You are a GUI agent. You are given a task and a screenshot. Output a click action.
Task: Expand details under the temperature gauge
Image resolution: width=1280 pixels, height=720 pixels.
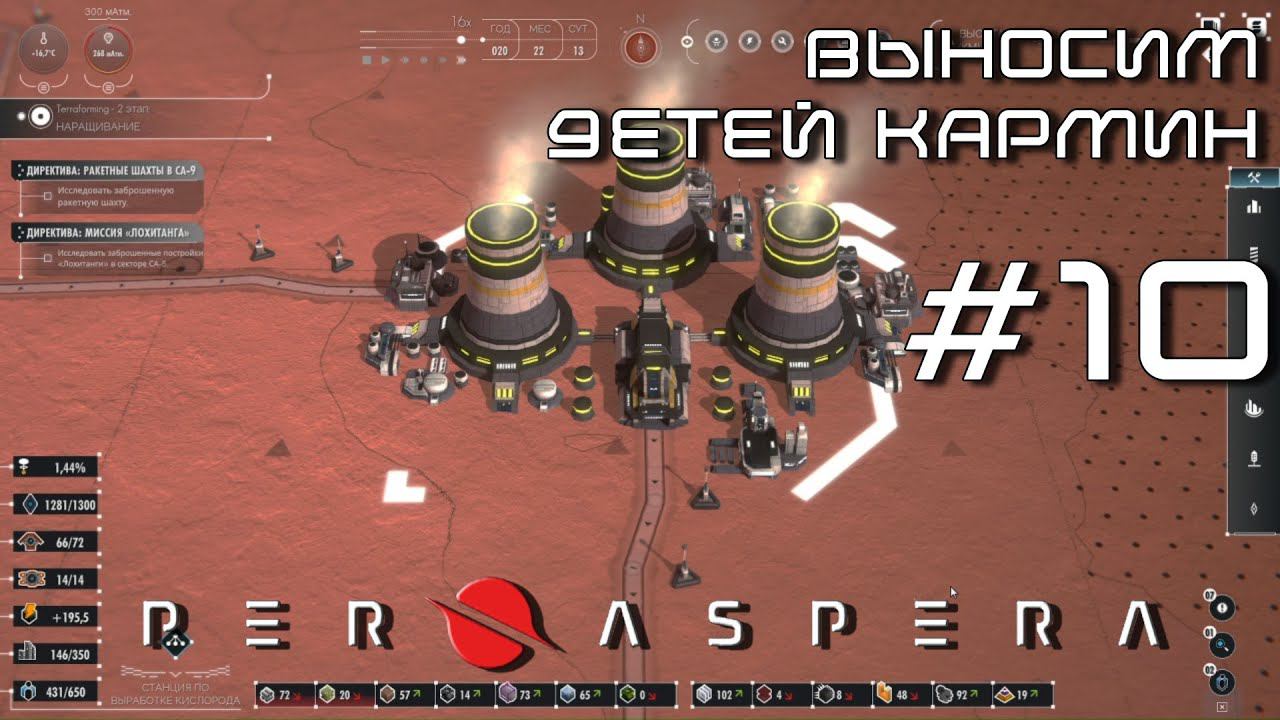pyautogui.click(x=44, y=87)
